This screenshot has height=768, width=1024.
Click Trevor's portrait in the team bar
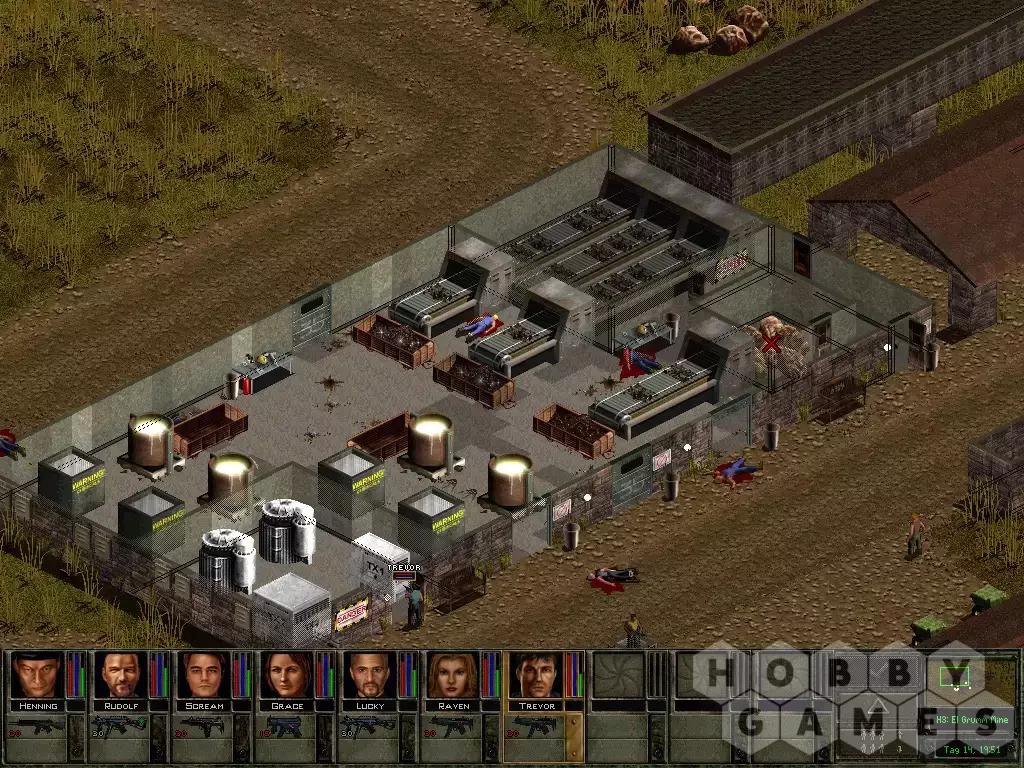536,675
